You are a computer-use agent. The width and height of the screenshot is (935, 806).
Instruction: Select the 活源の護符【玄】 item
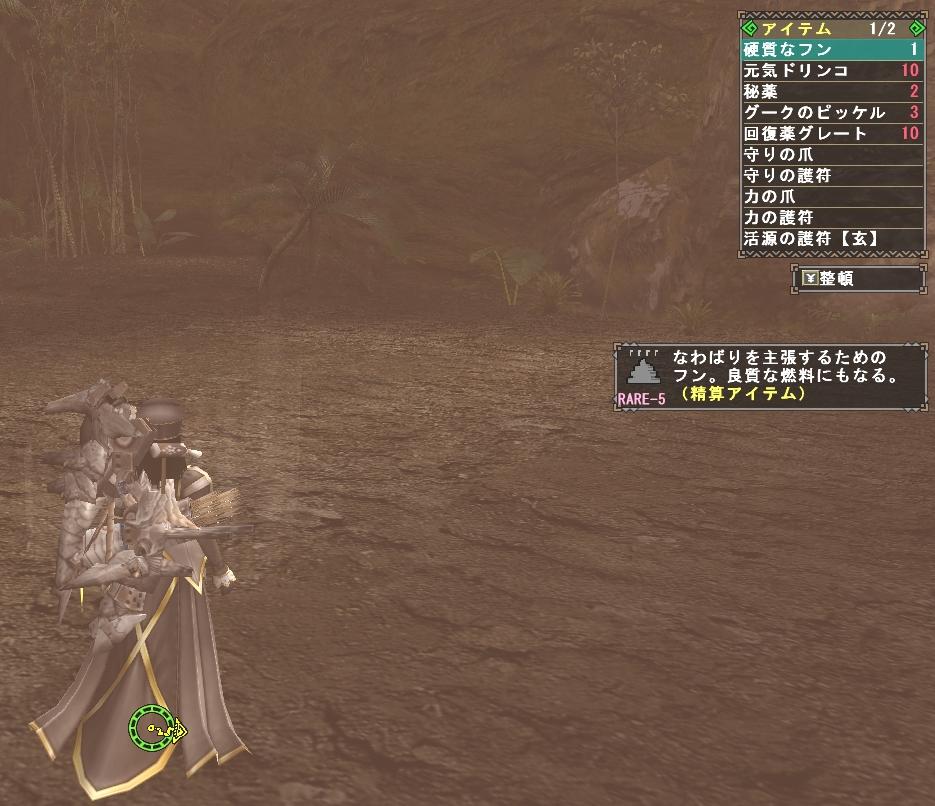click(831, 240)
